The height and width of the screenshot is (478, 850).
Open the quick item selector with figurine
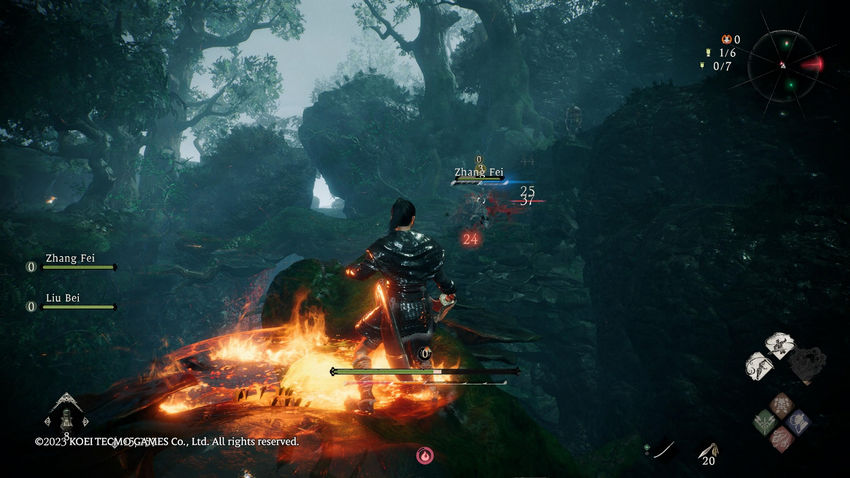(66, 413)
